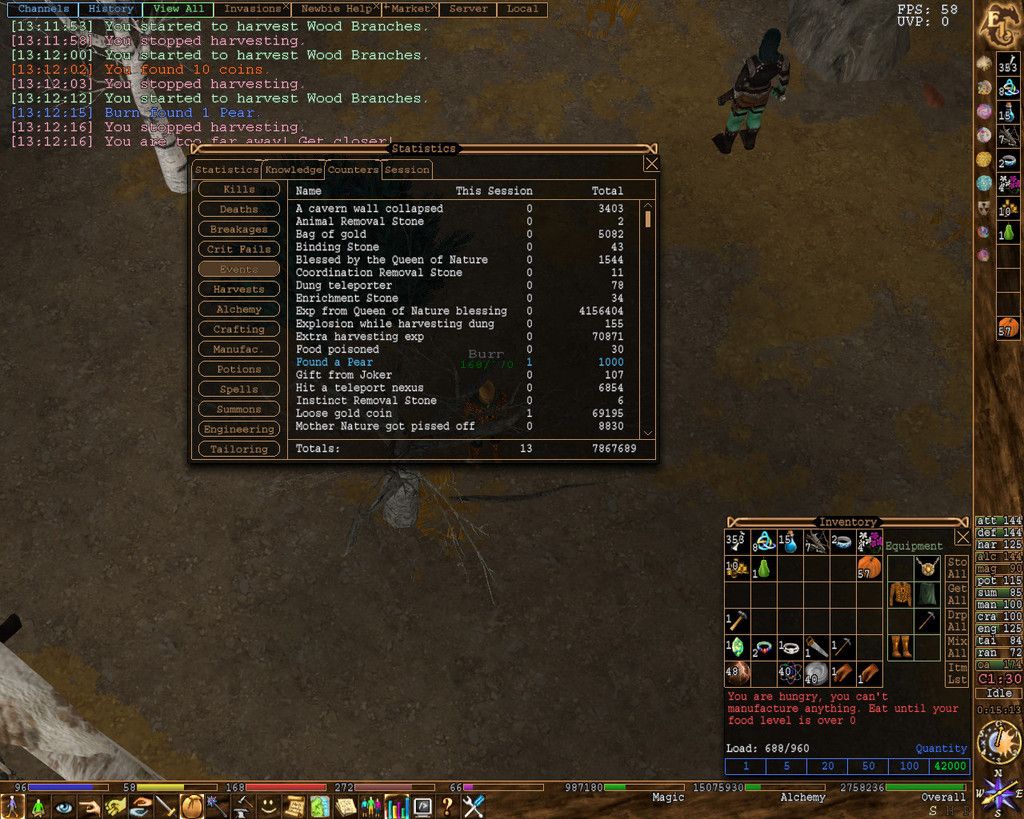Viewport: 1024px width, 819px height.
Task: Click the Drp All button
Action: pyautogui.click(x=957, y=621)
